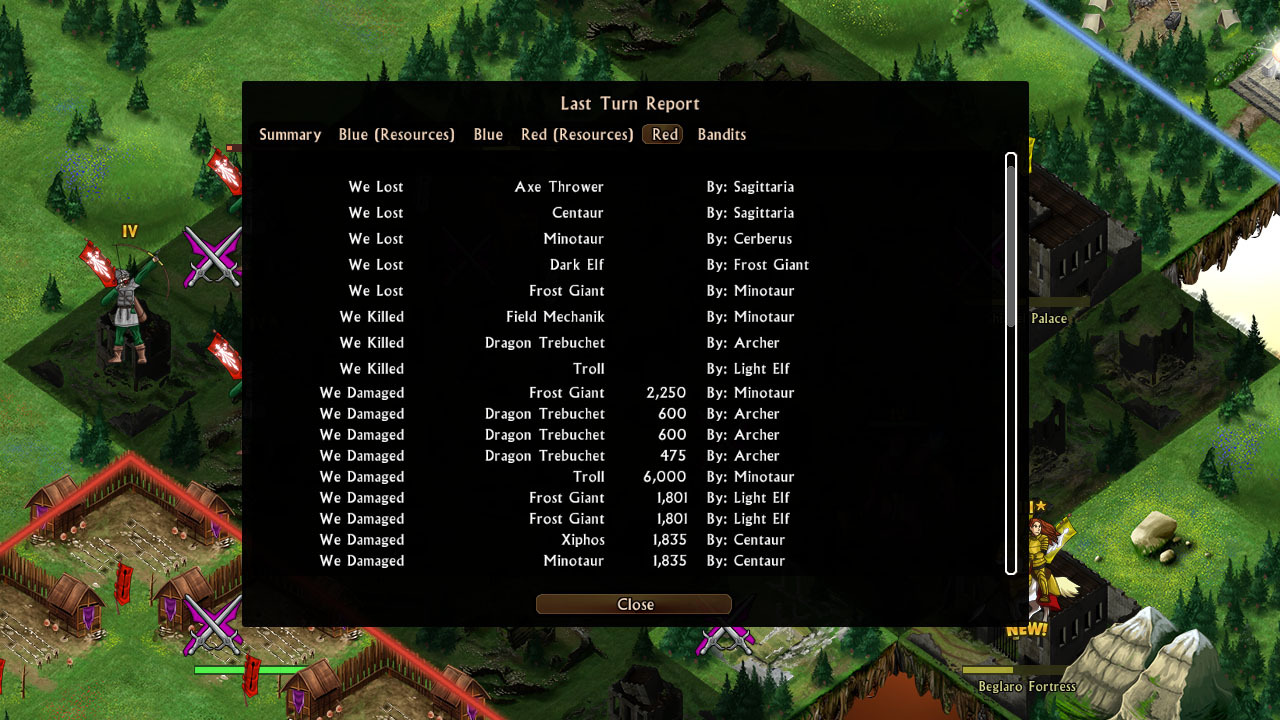Select the currently active Red tab
This screenshot has height=720, width=1280.
pyautogui.click(x=662, y=134)
